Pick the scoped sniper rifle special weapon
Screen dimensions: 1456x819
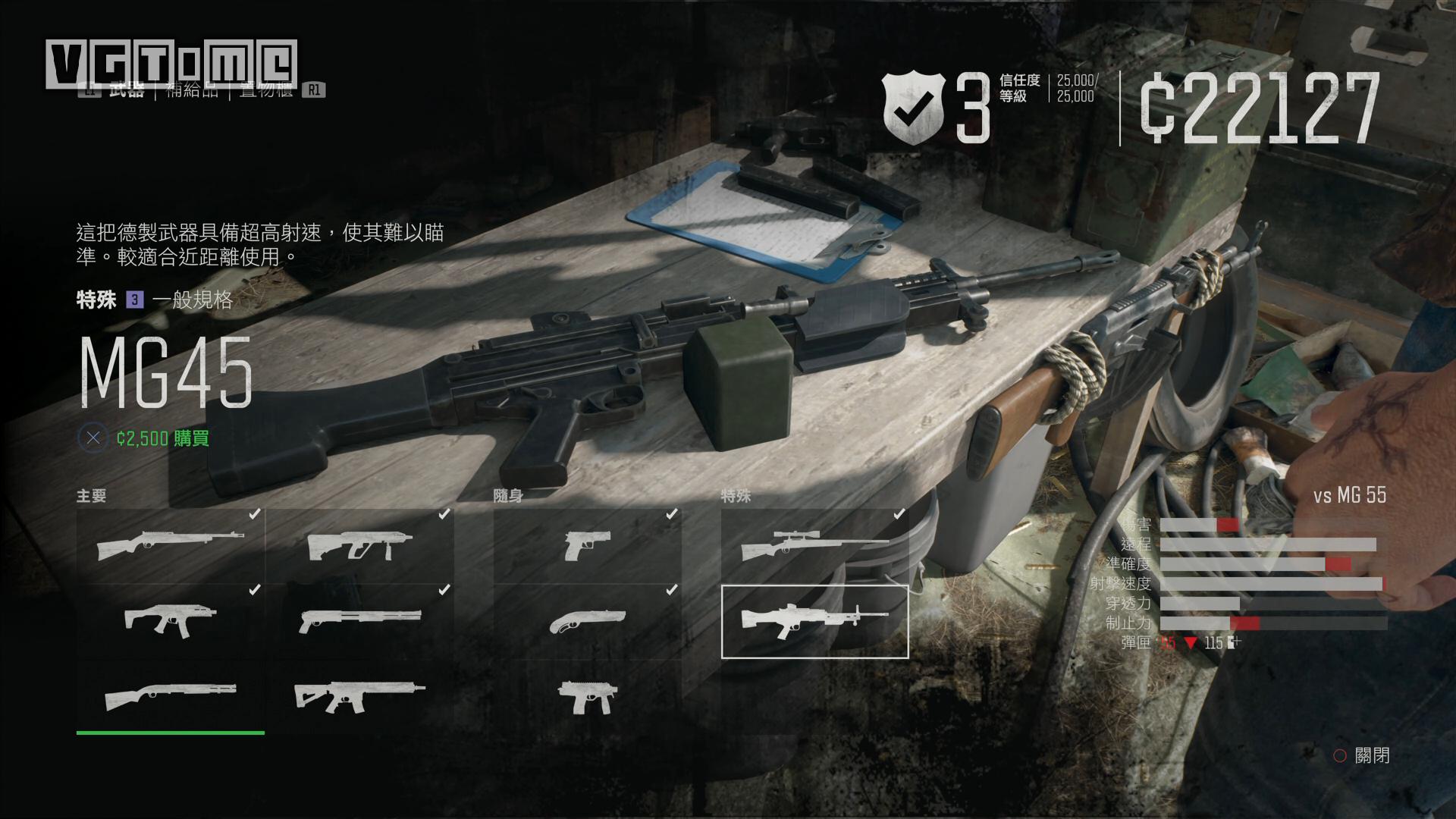pos(814,545)
